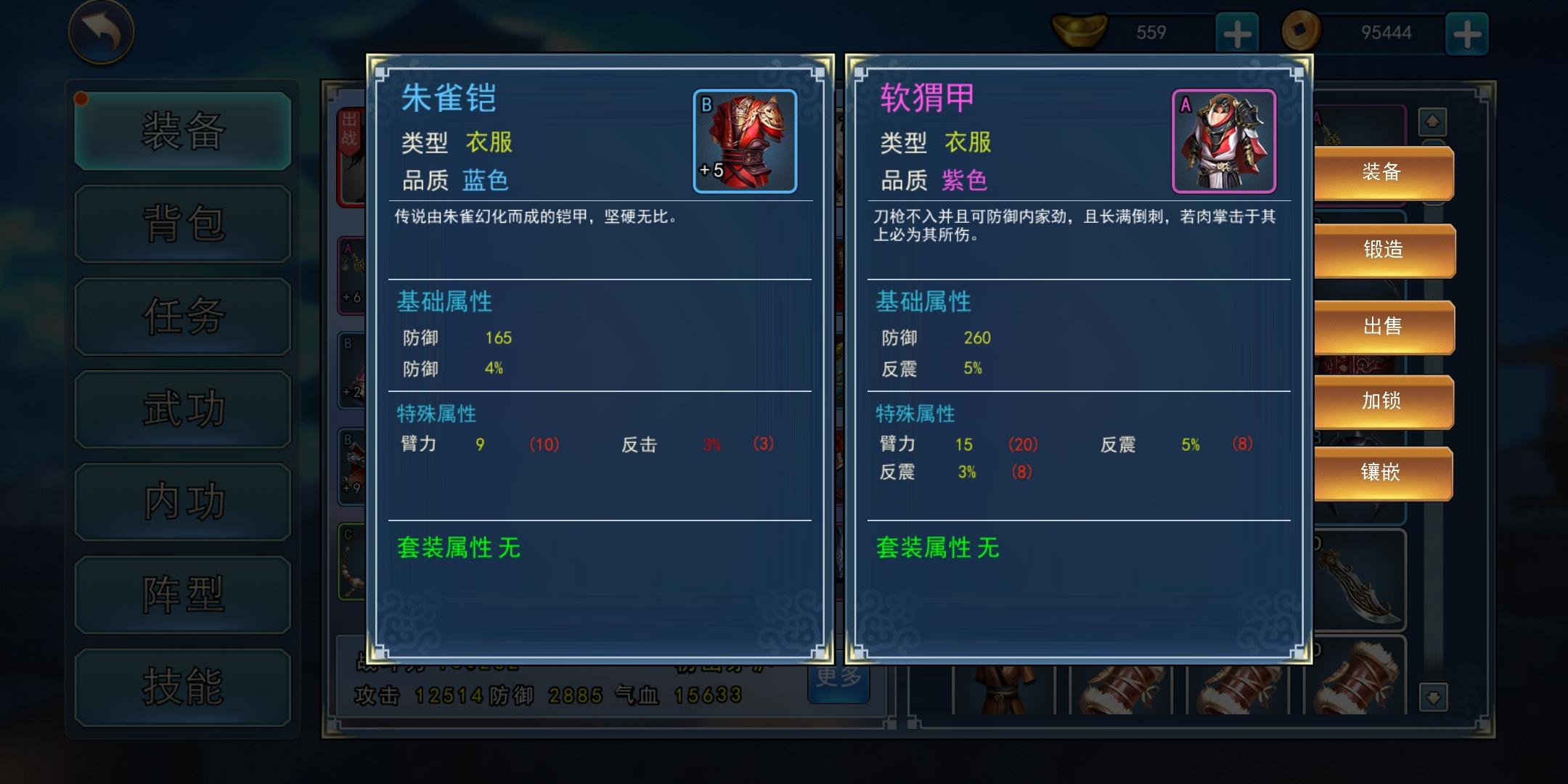Select a hammer item in the bottom inventory row
This screenshot has width=1568, height=784.
(x=1122, y=686)
